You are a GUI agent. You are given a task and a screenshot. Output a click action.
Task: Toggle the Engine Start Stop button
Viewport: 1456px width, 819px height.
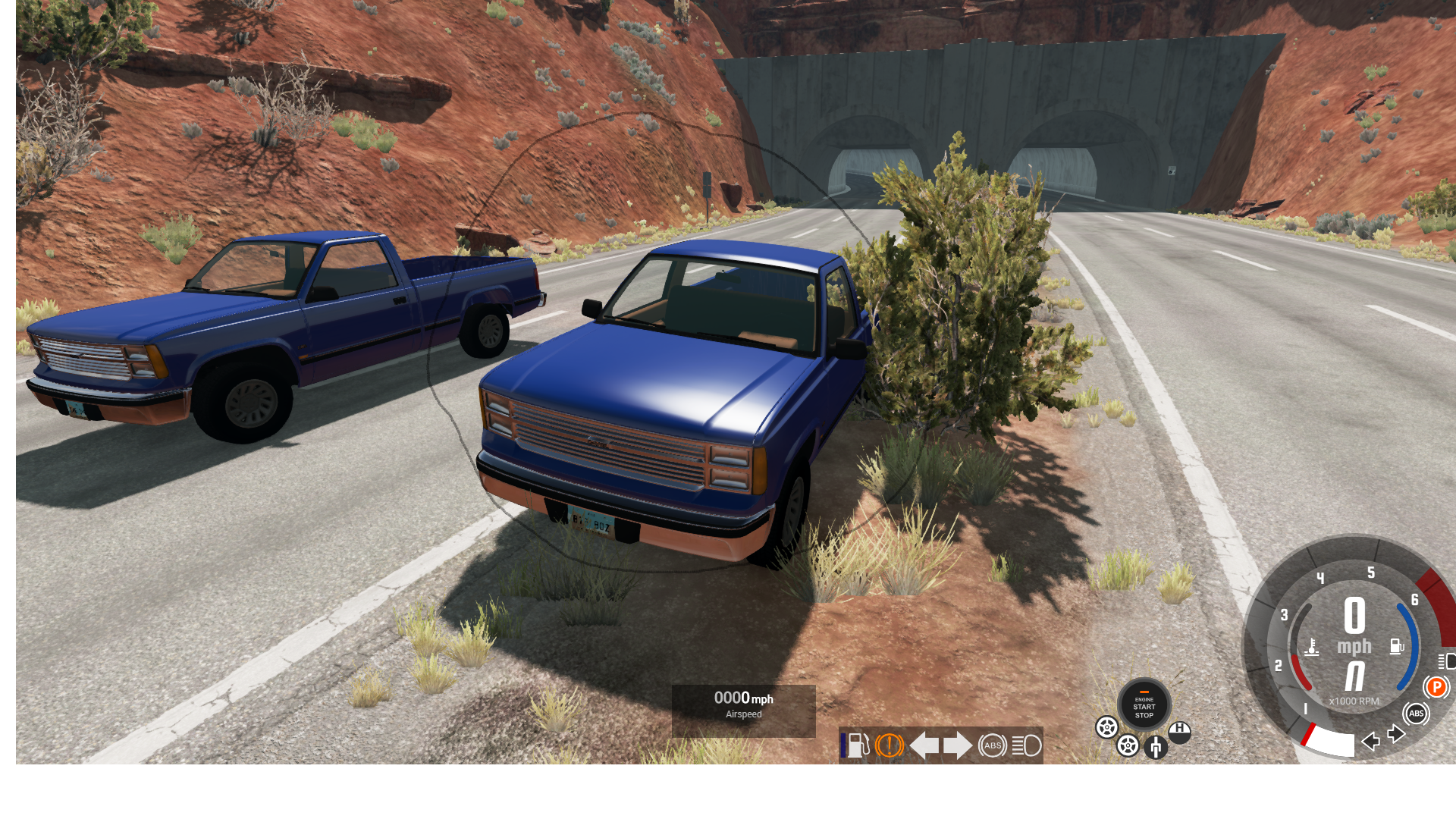pos(1144,705)
